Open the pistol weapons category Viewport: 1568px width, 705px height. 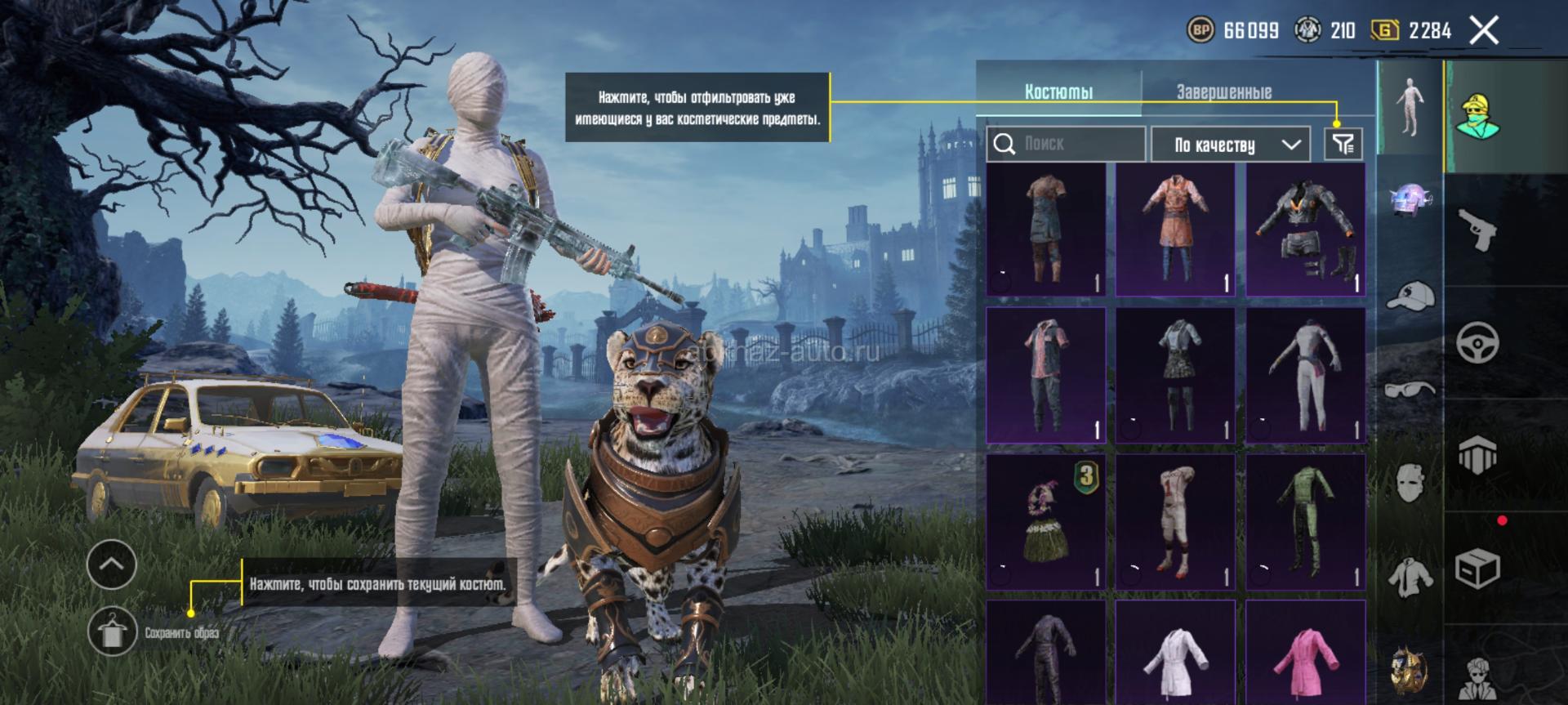pos(1477,229)
